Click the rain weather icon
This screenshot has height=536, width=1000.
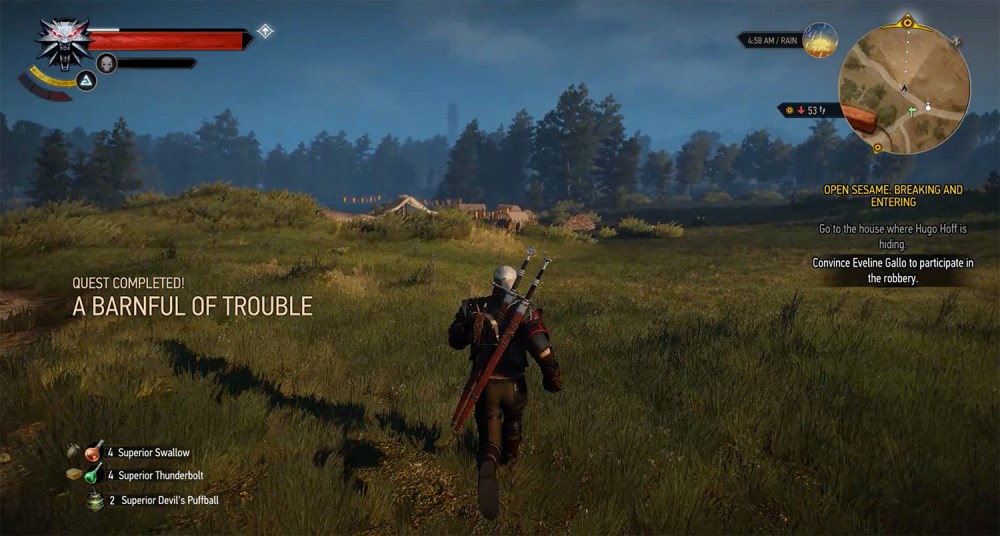(x=821, y=40)
